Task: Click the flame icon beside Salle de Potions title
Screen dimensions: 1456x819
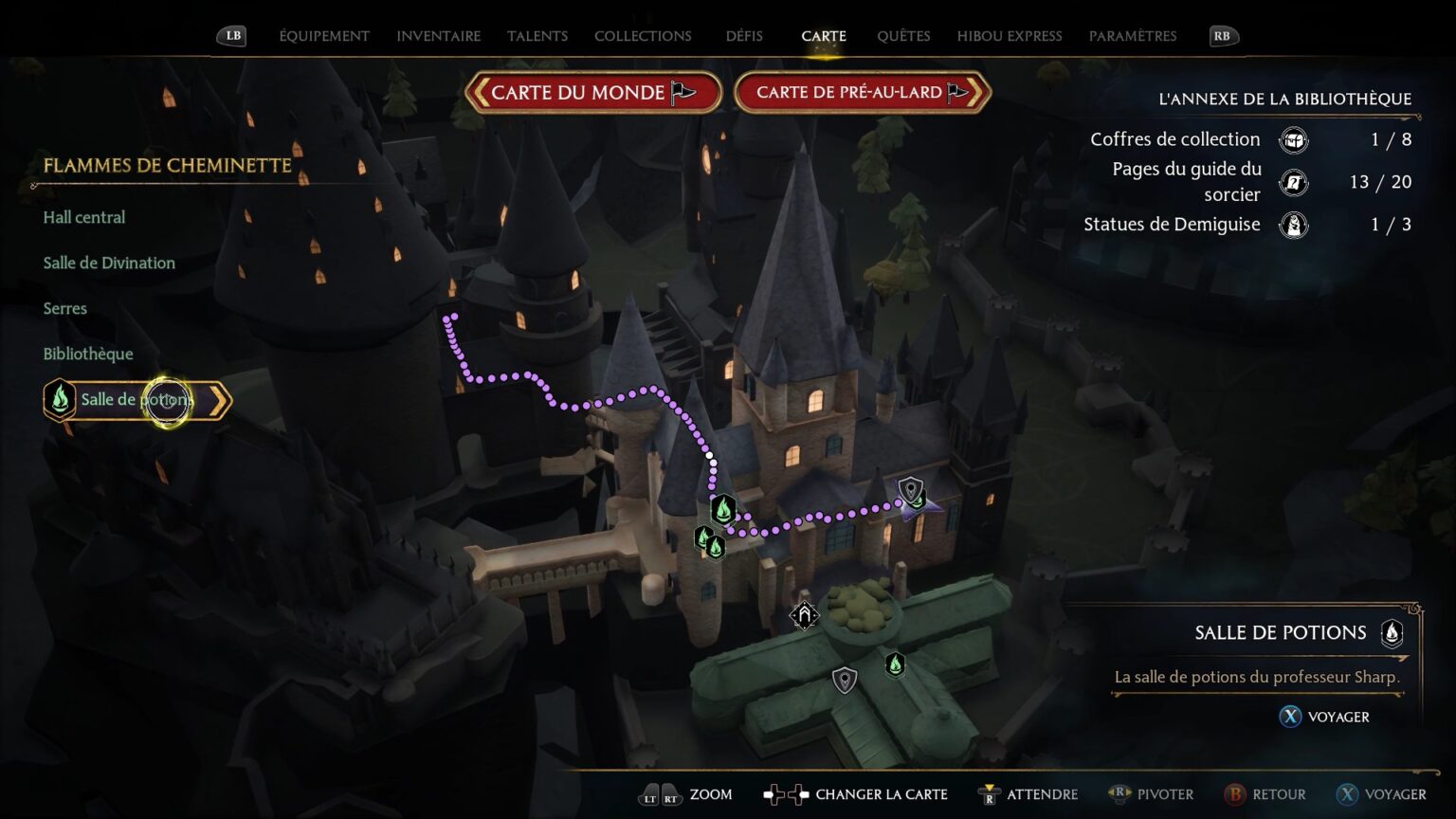Action: (x=1392, y=633)
